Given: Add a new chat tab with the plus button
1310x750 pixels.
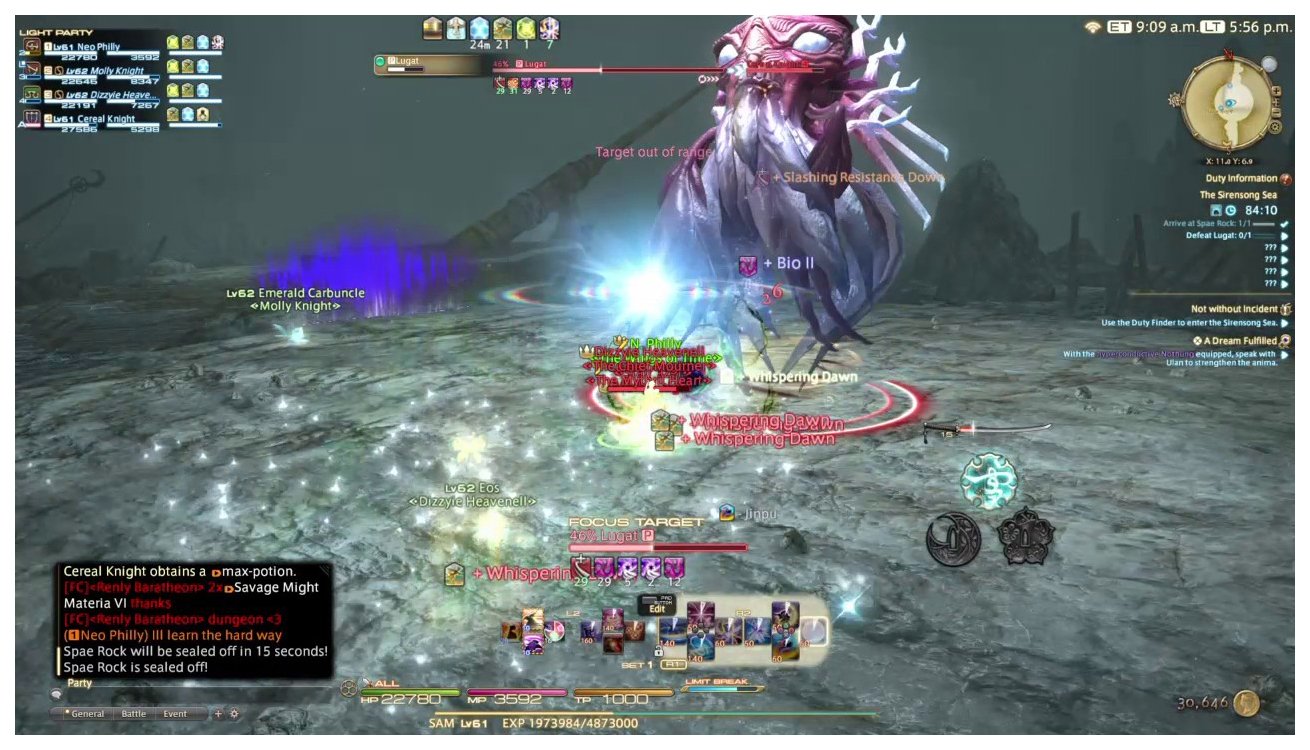Looking at the screenshot, I should pos(218,714).
